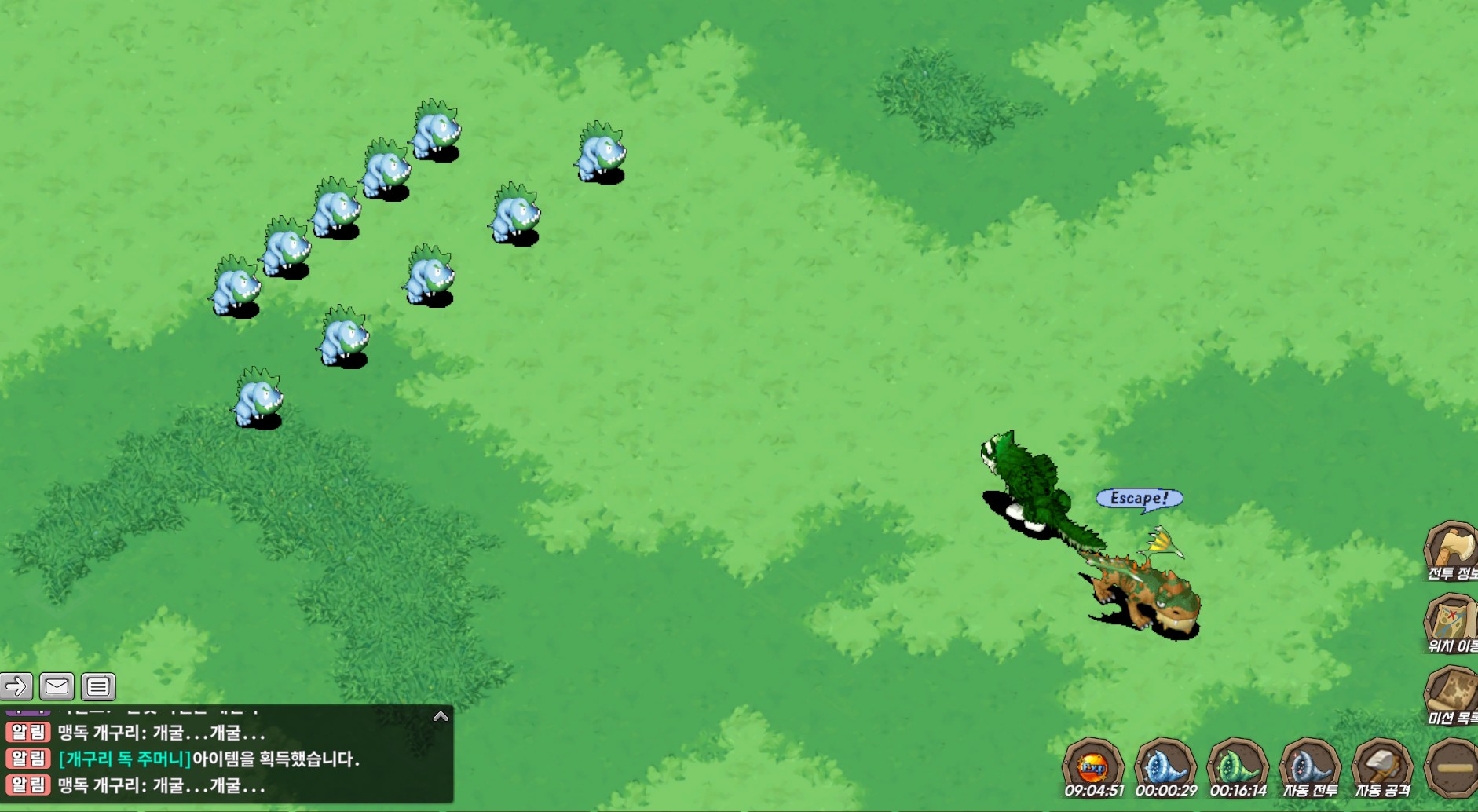Screen dimensions: 1478x812
Task: Select the green horn buff icon
Action: [1238, 766]
